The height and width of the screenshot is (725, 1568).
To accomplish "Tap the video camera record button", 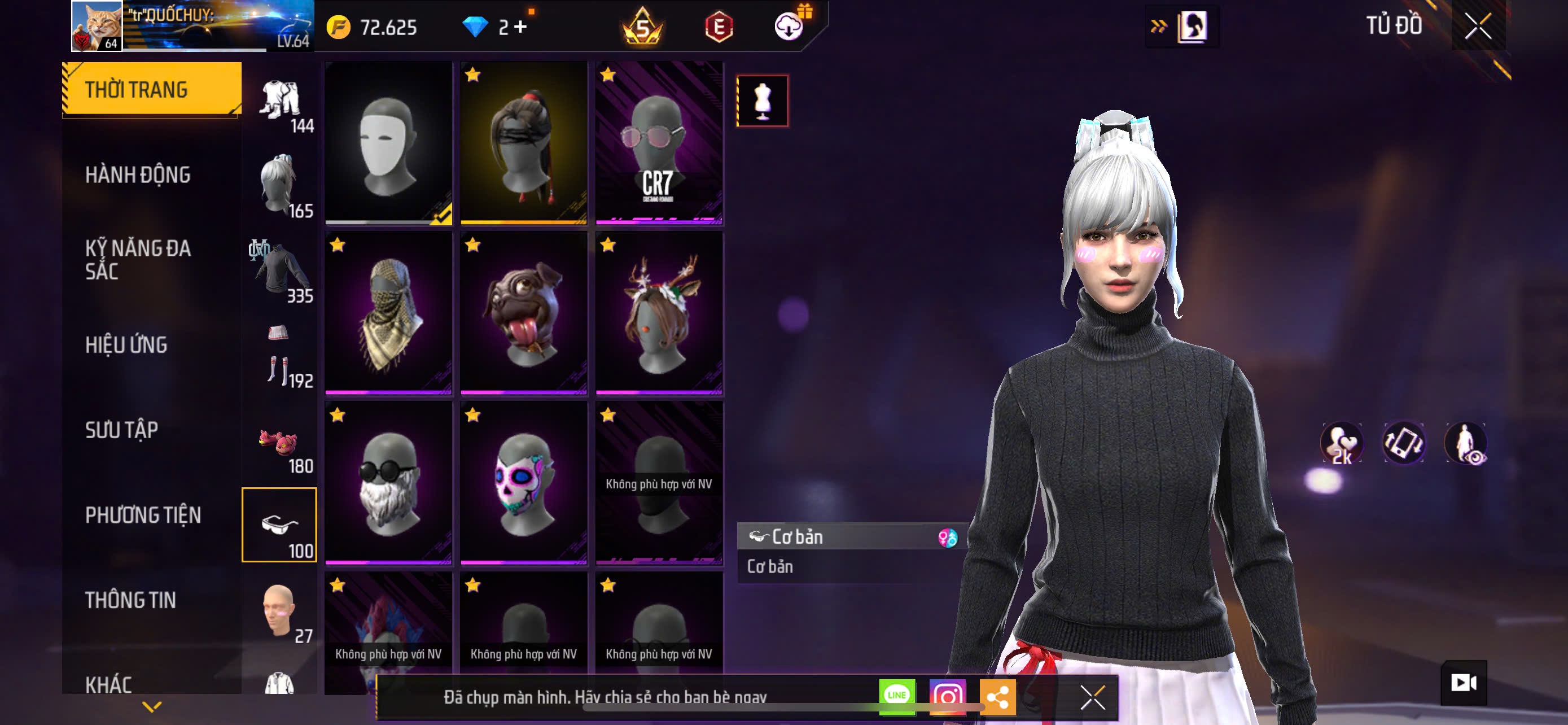I will pos(1464,683).
